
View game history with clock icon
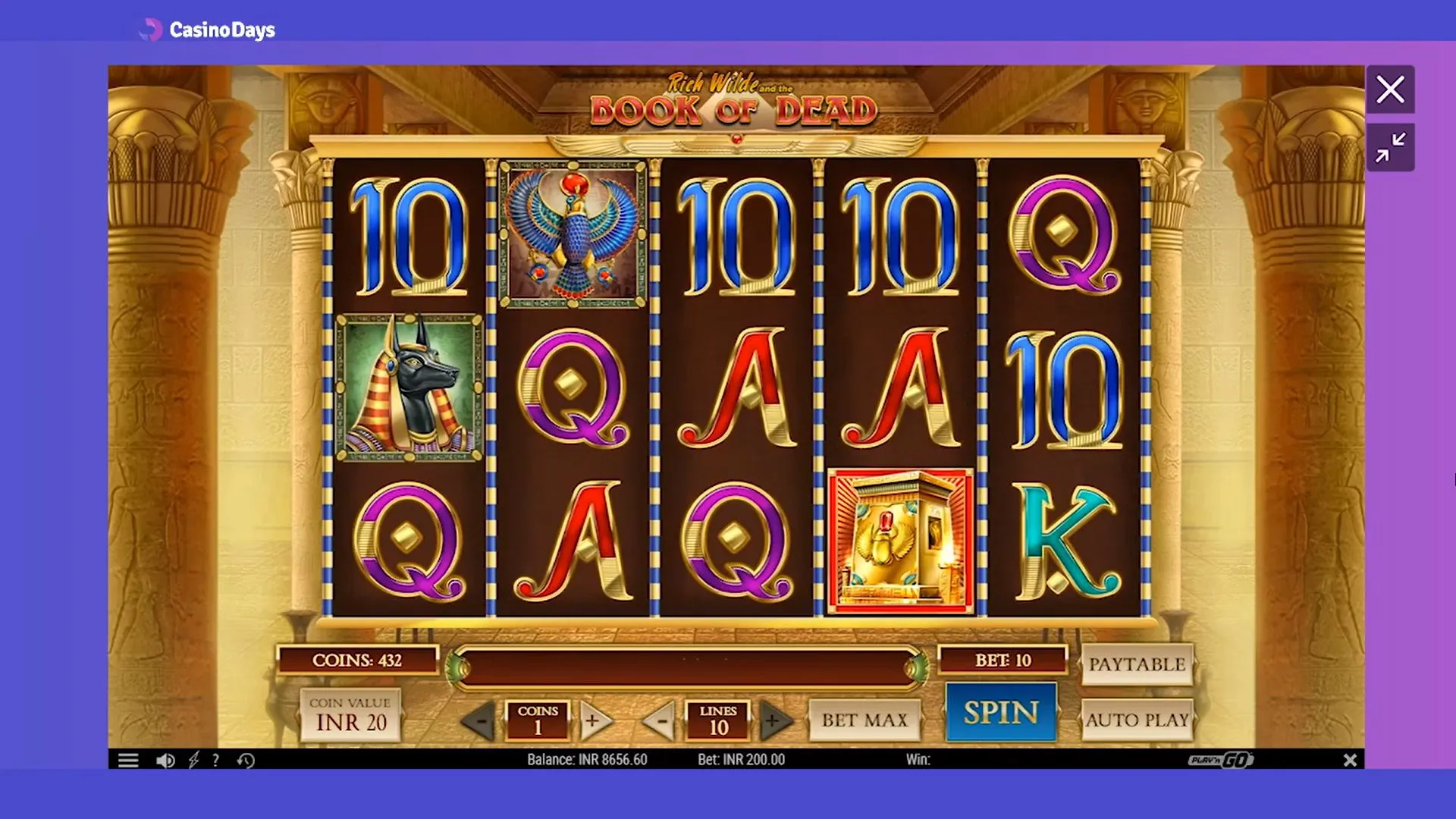coord(246,759)
